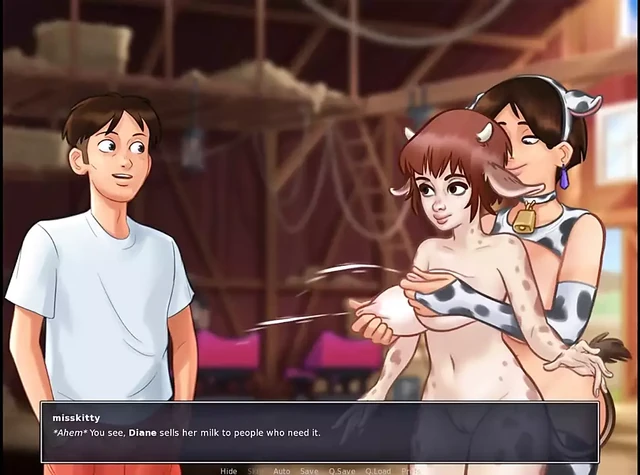Skip ahead using the Skip button
Viewport: 640px width, 475px height.
click(255, 470)
